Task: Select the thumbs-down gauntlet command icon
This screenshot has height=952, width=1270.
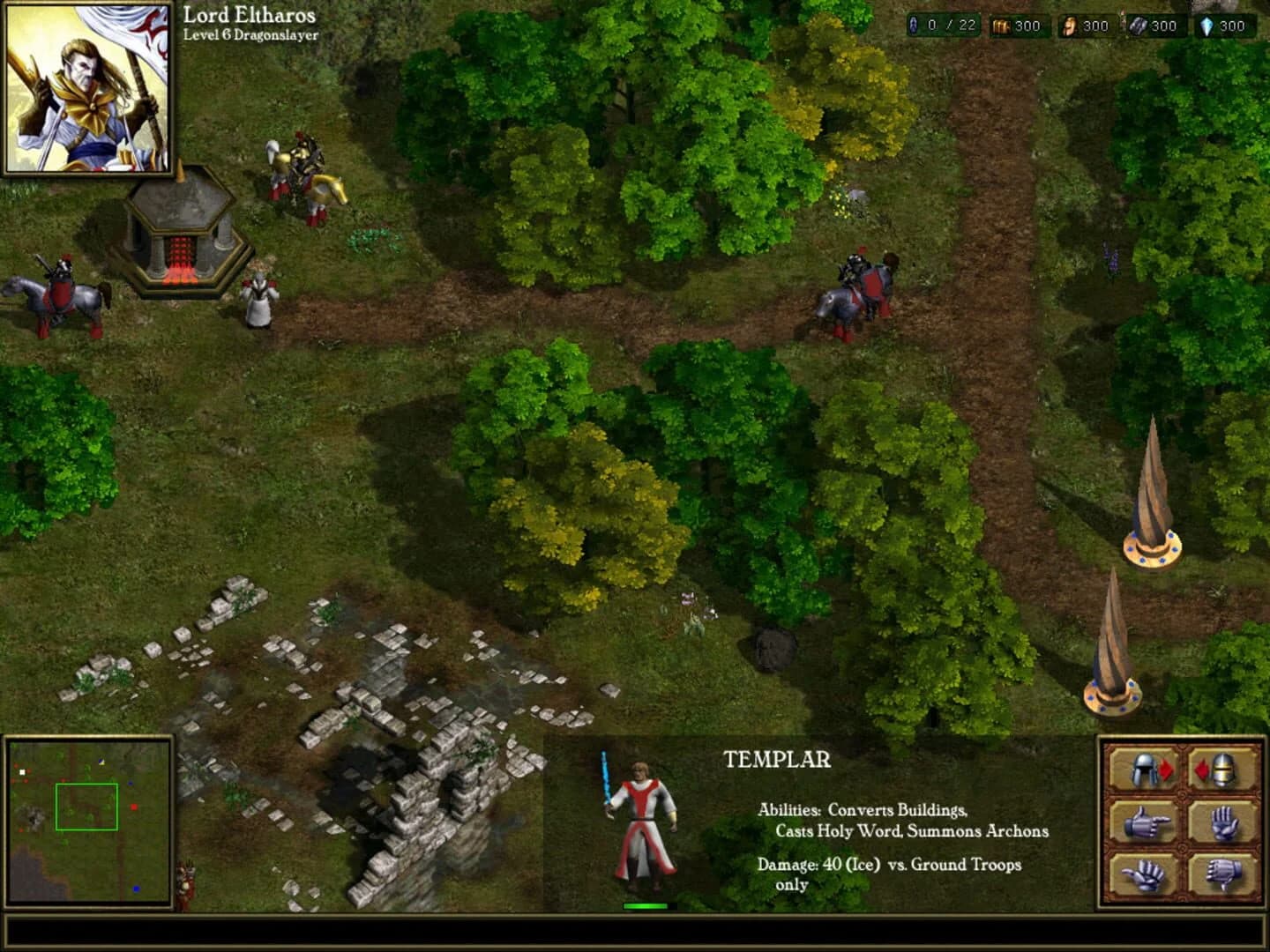Action: (1221, 875)
